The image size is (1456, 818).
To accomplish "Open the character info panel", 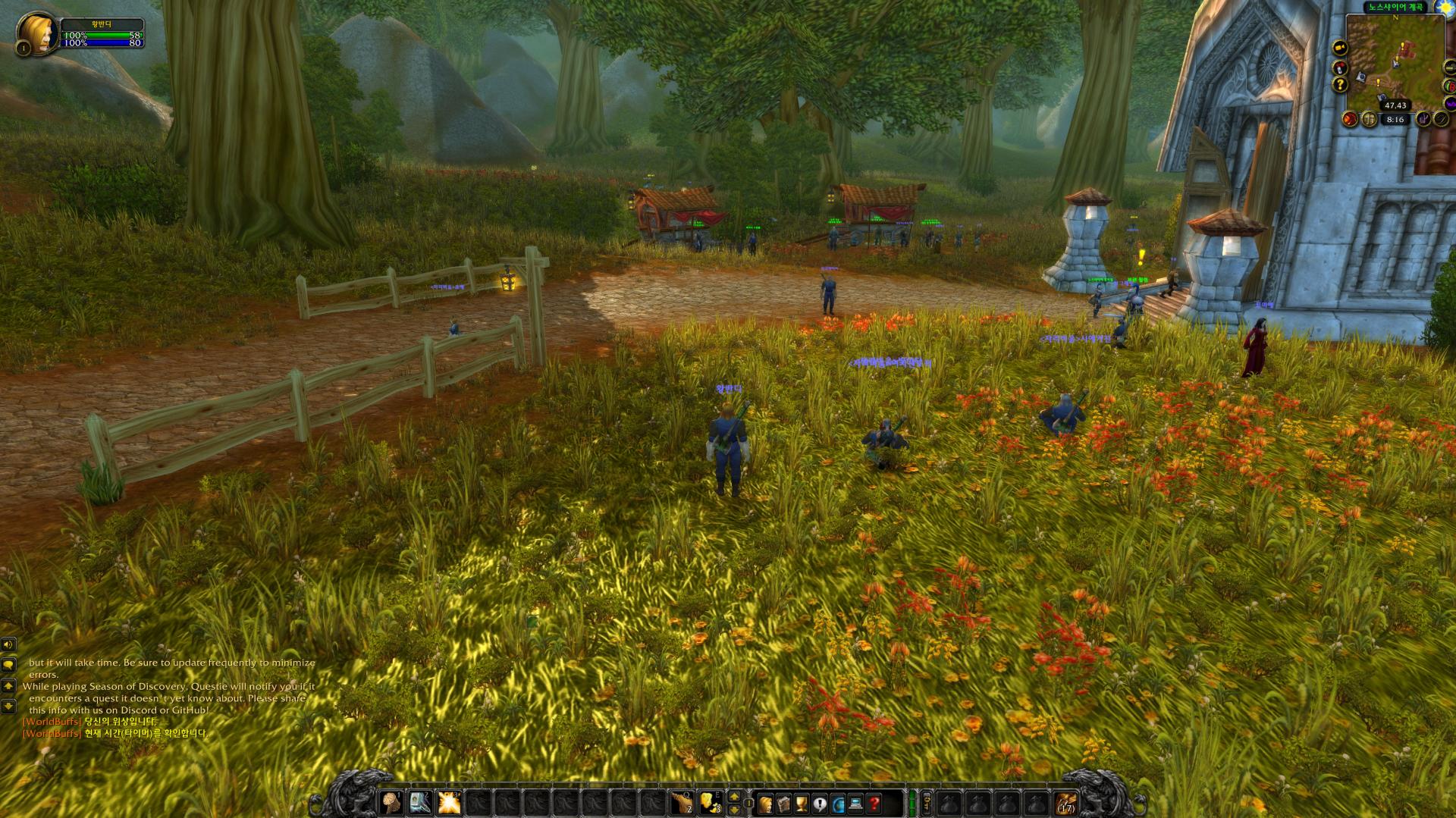I will [766, 804].
